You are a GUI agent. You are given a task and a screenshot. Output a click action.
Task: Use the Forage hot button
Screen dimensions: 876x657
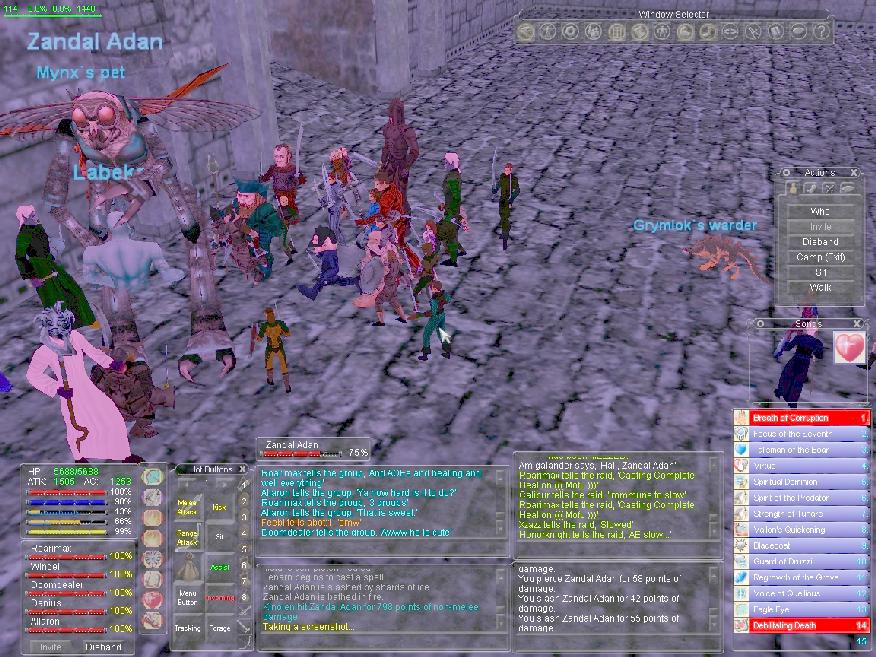tap(220, 629)
